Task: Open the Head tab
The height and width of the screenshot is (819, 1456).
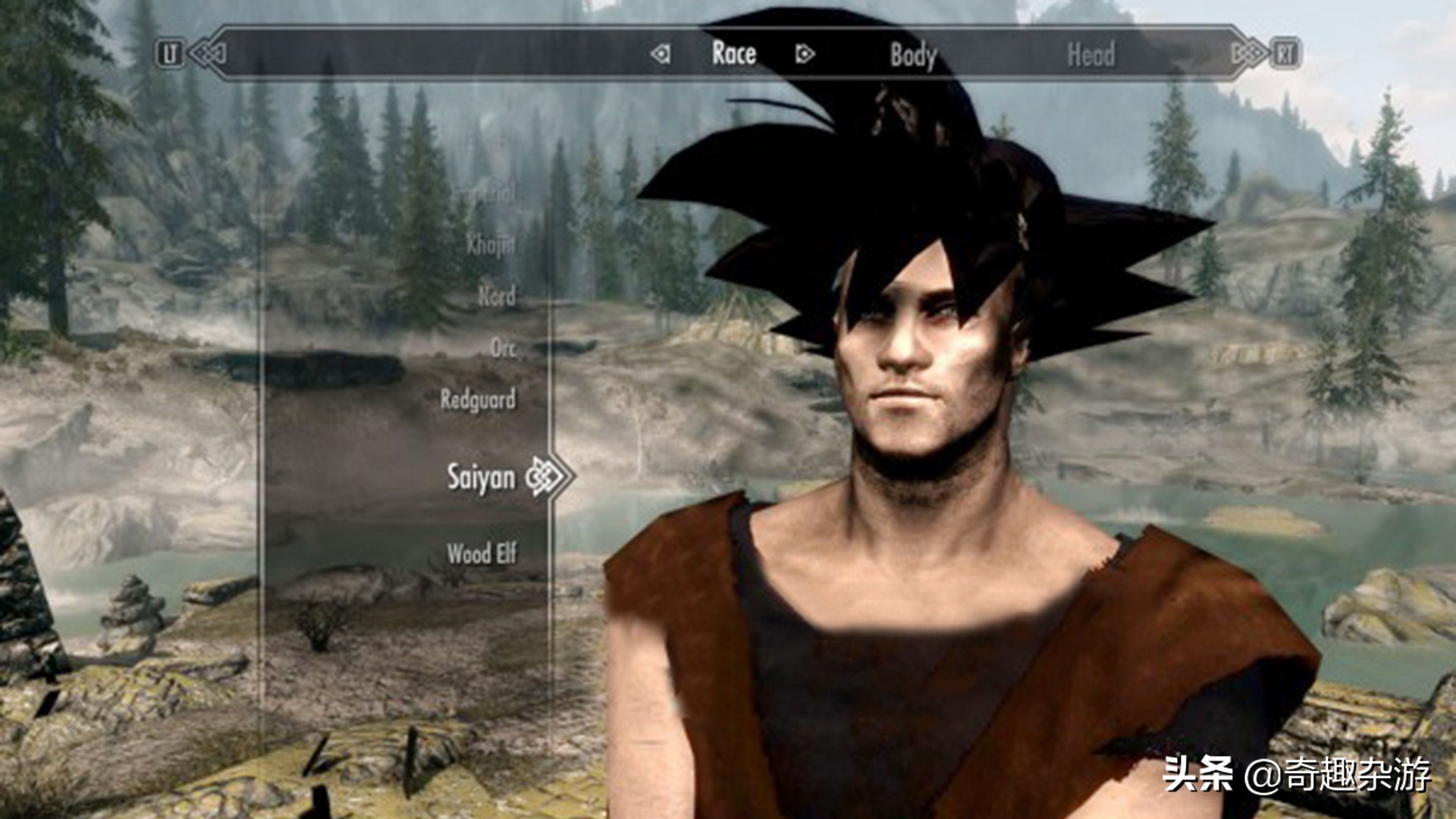Action: (x=1090, y=55)
